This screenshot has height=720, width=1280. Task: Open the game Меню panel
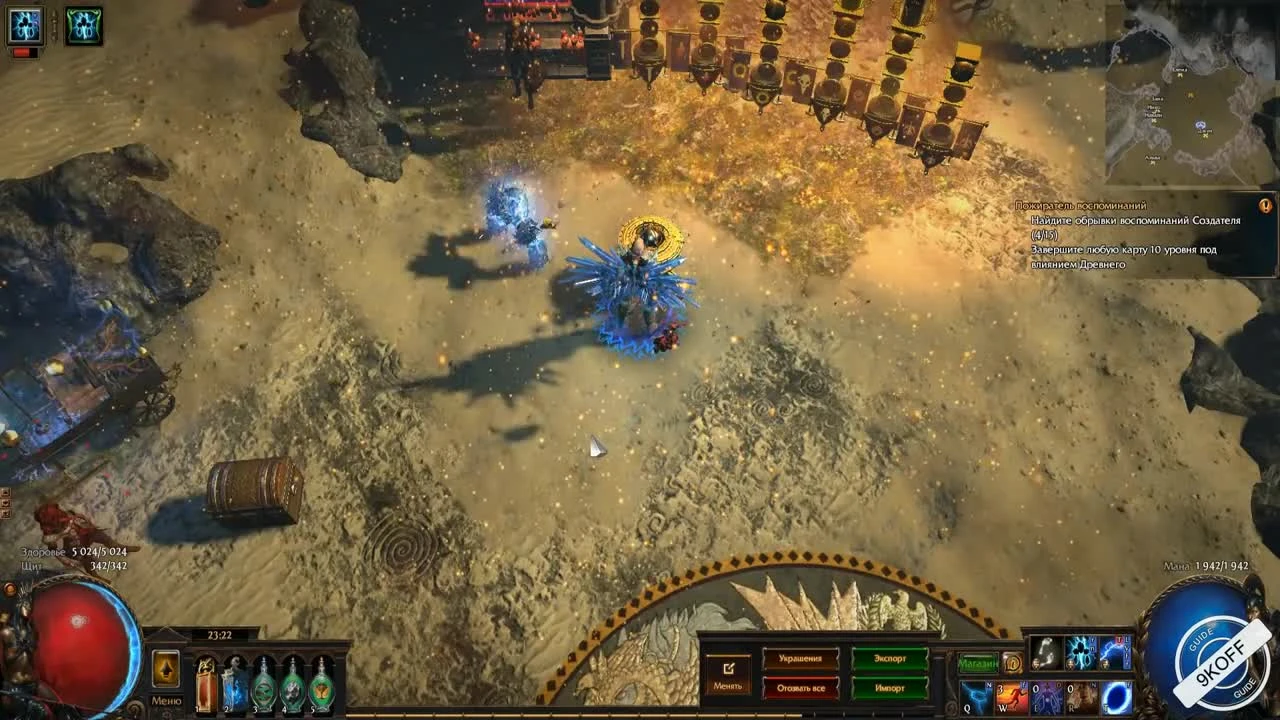[167, 699]
